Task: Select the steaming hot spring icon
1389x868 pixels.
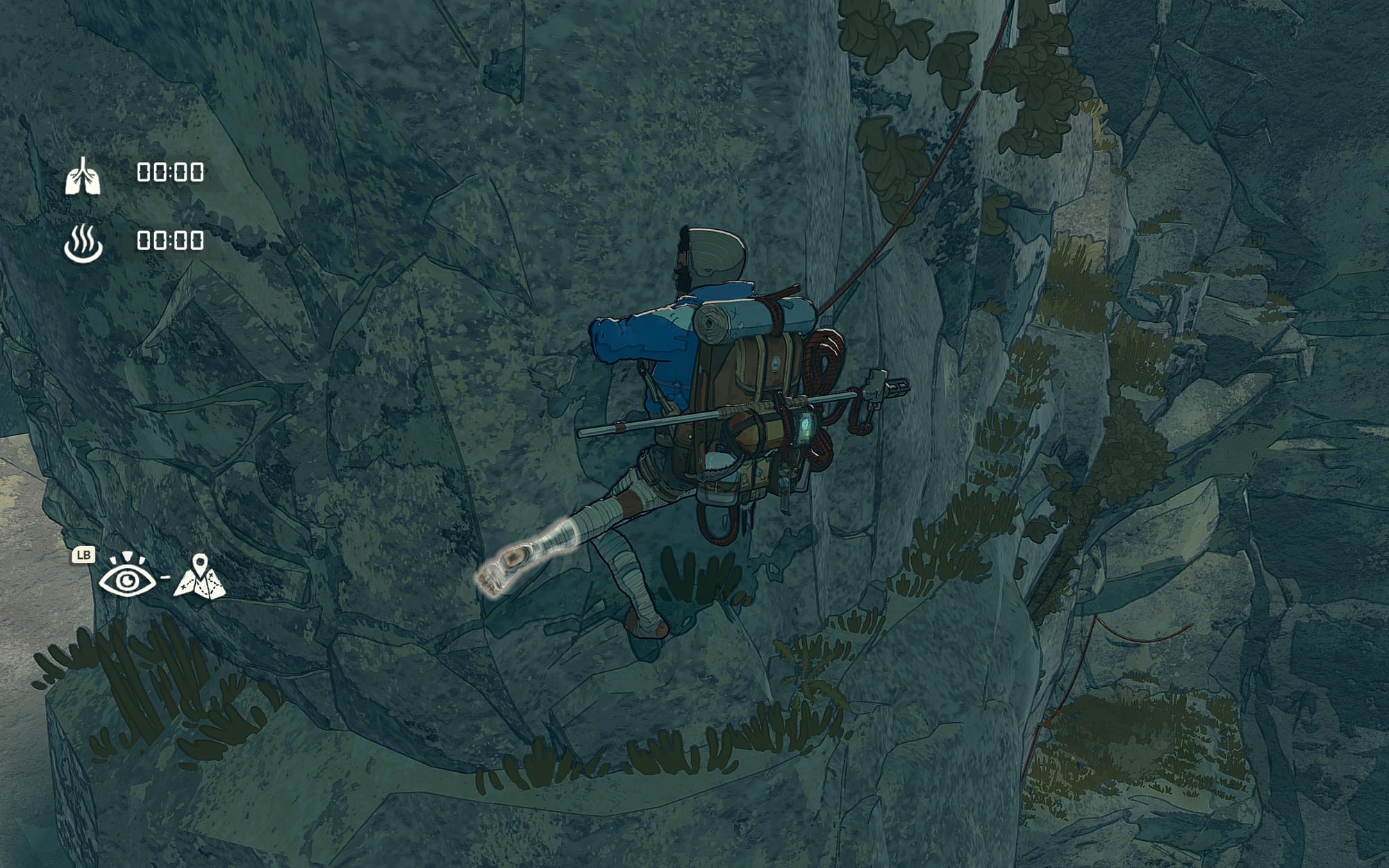Action: pos(83,242)
